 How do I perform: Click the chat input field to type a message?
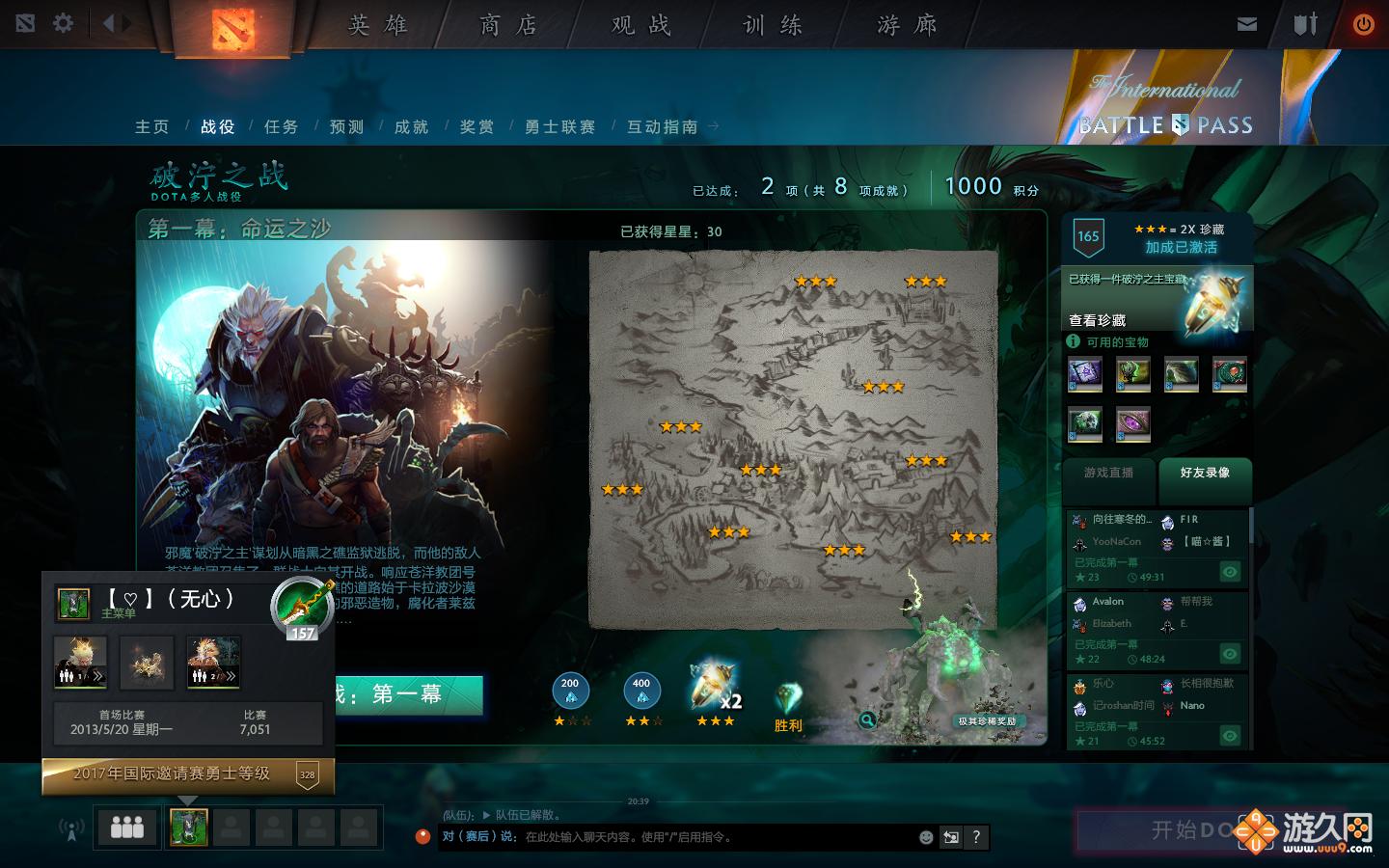[x=675, y=837]
